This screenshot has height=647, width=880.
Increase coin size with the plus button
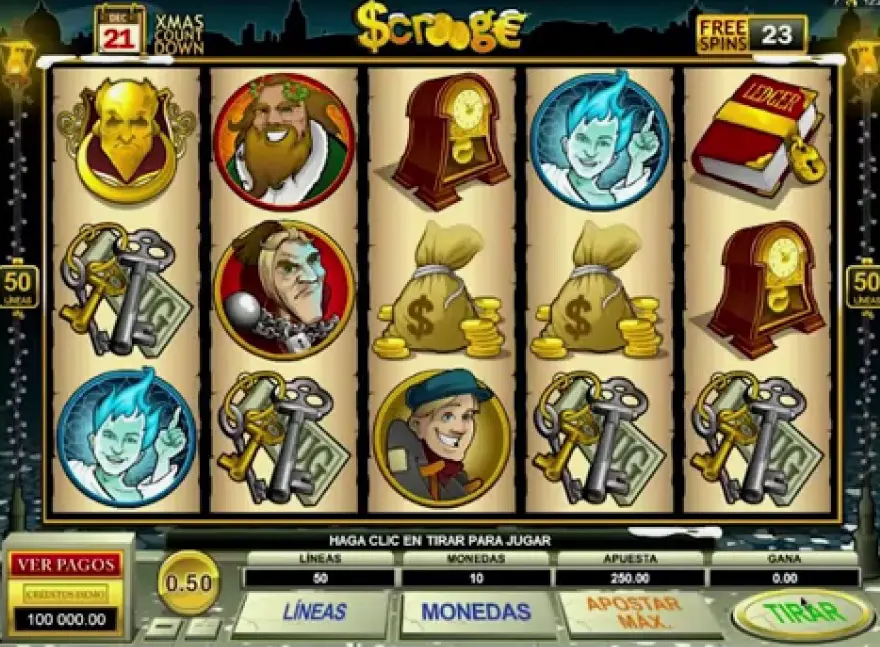point(202,629)
